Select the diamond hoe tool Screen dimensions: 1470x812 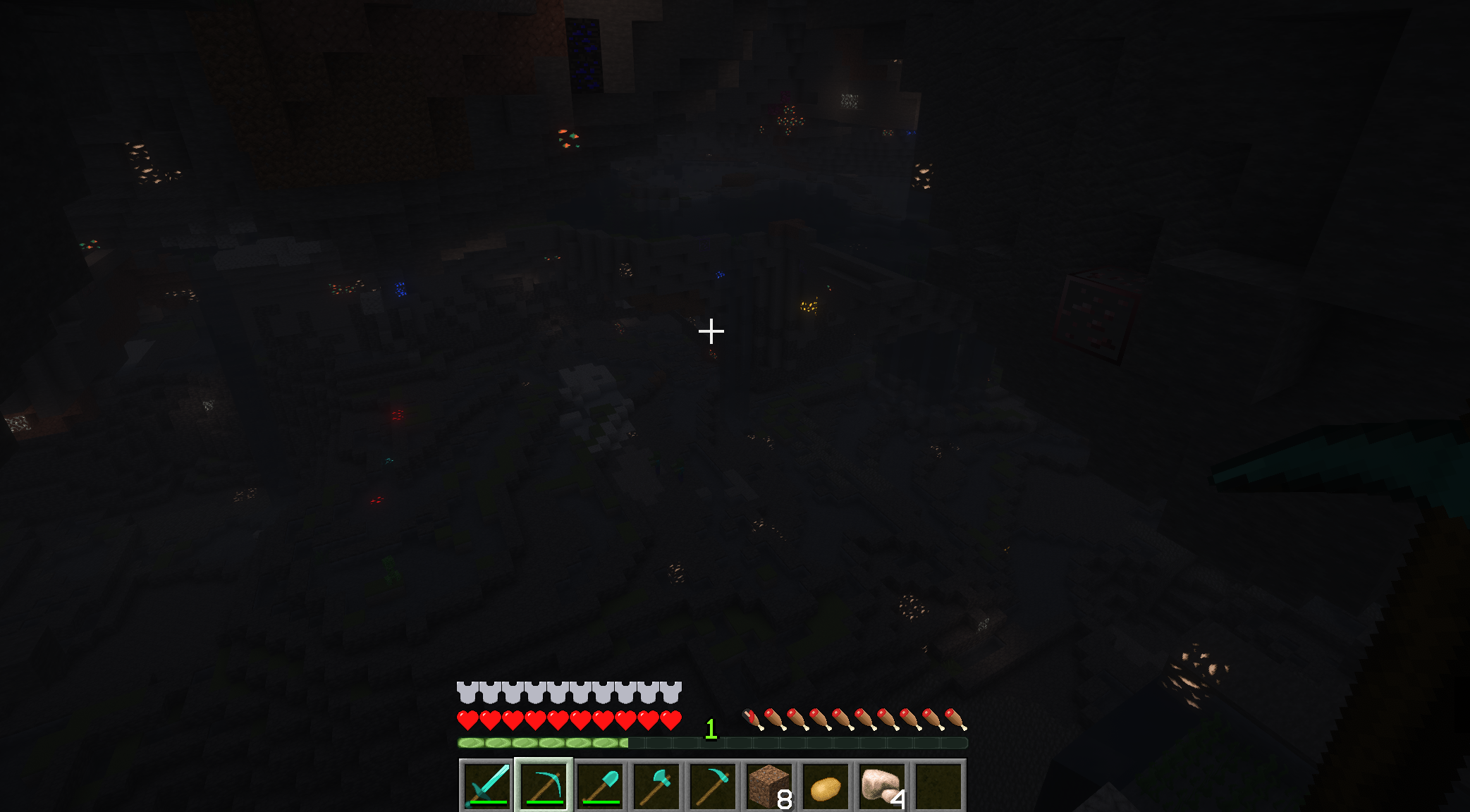point(712,784)
